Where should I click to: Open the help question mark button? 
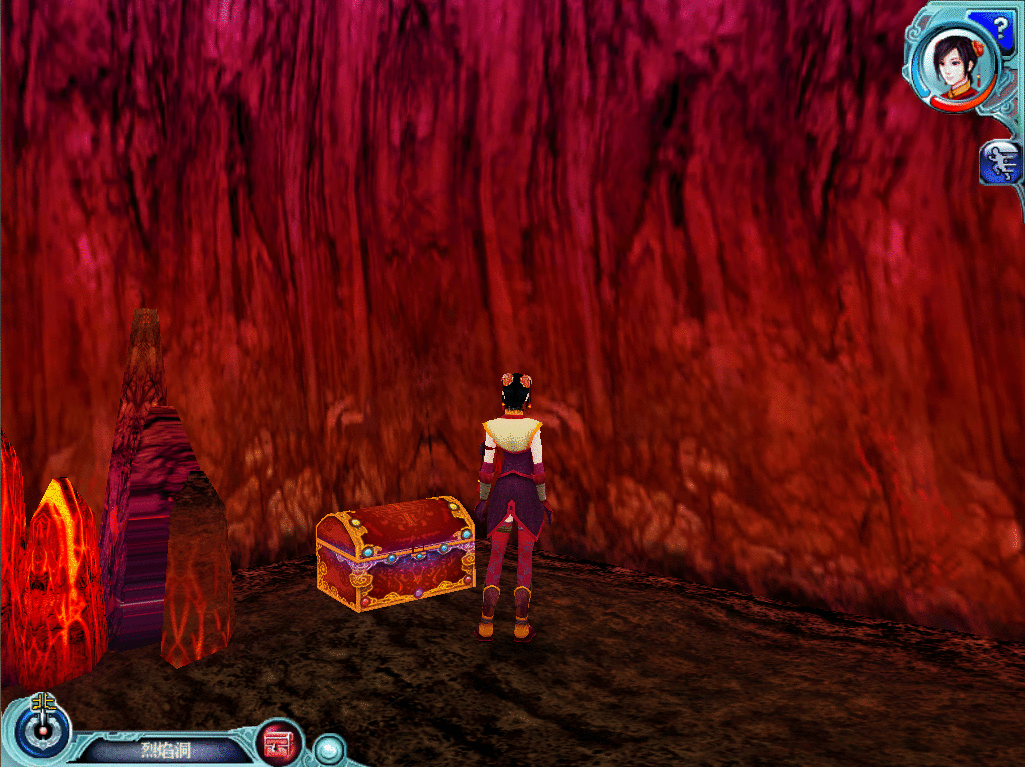tap(1000, 26)
